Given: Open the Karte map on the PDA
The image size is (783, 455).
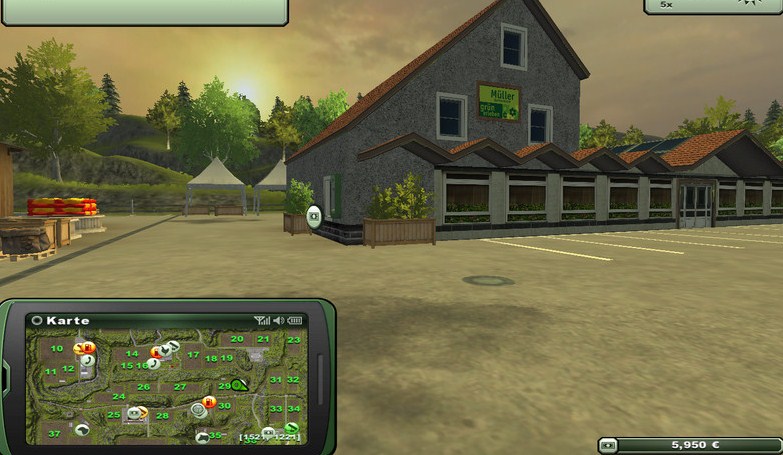Looking at the screenshot, I should click(60, 321).
